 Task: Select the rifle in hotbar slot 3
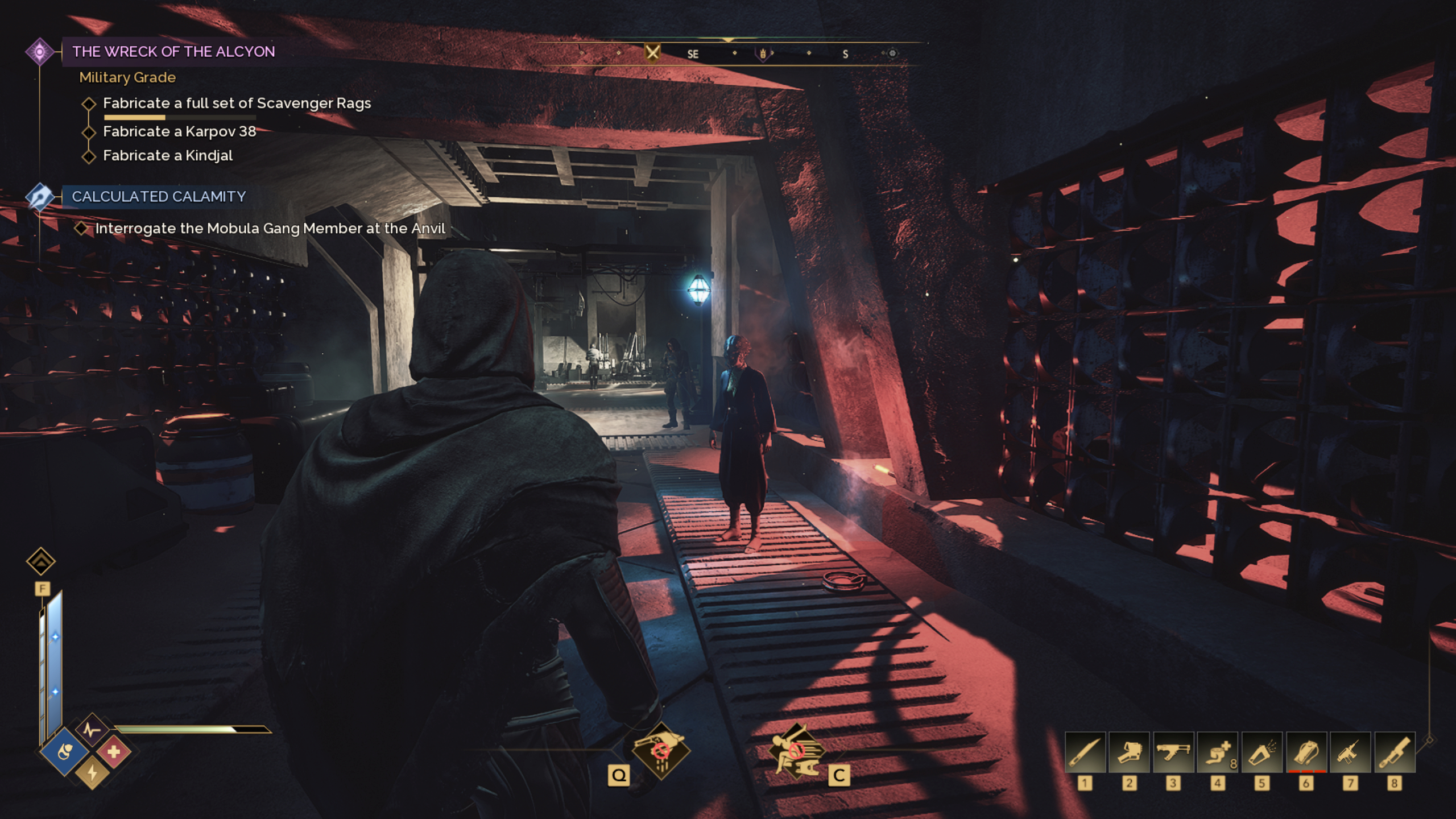pos(1173,752)
